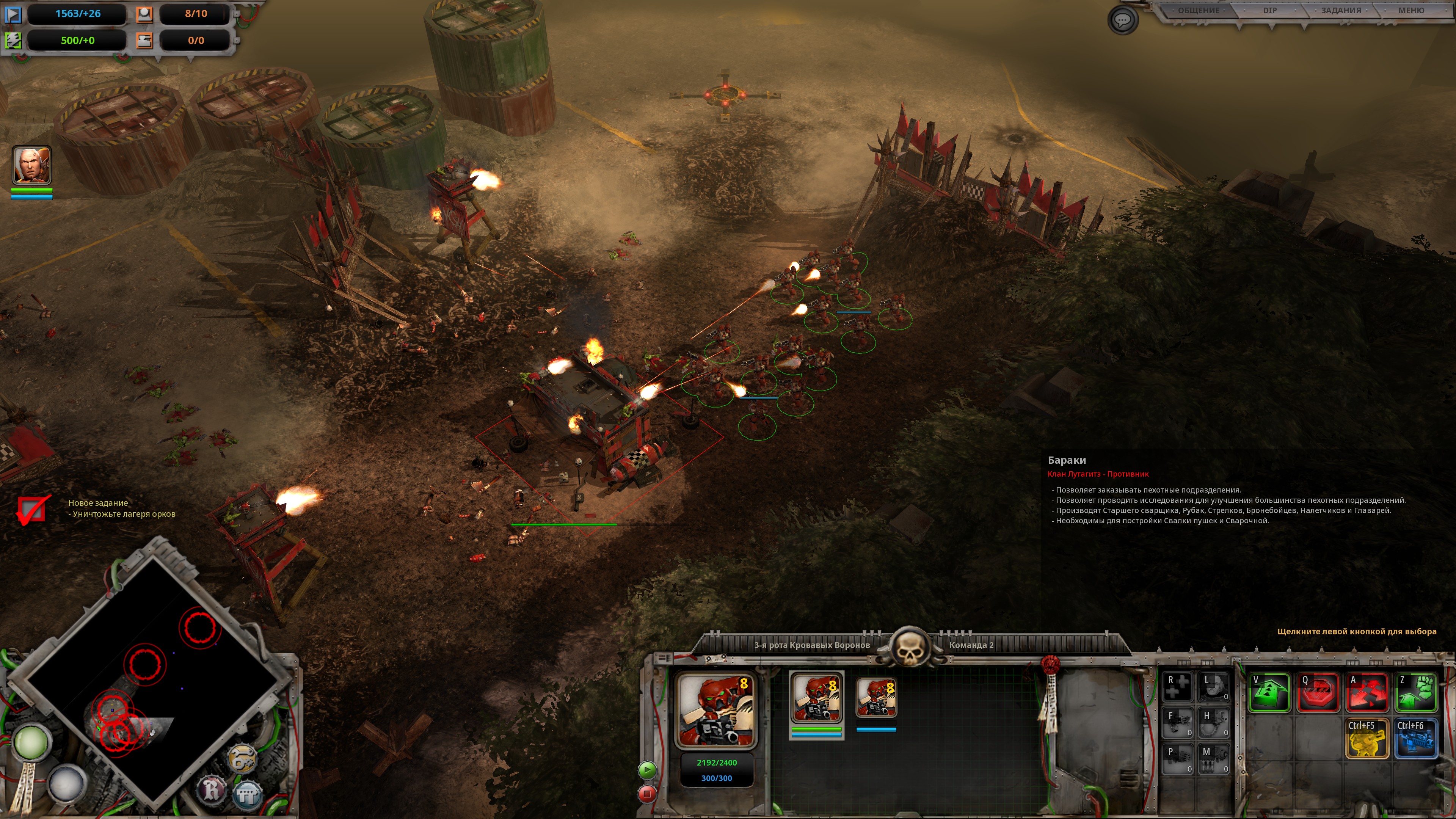1456x819 pixels.
Task: Click the purple R button below the minimap
Action: point(212,789)
